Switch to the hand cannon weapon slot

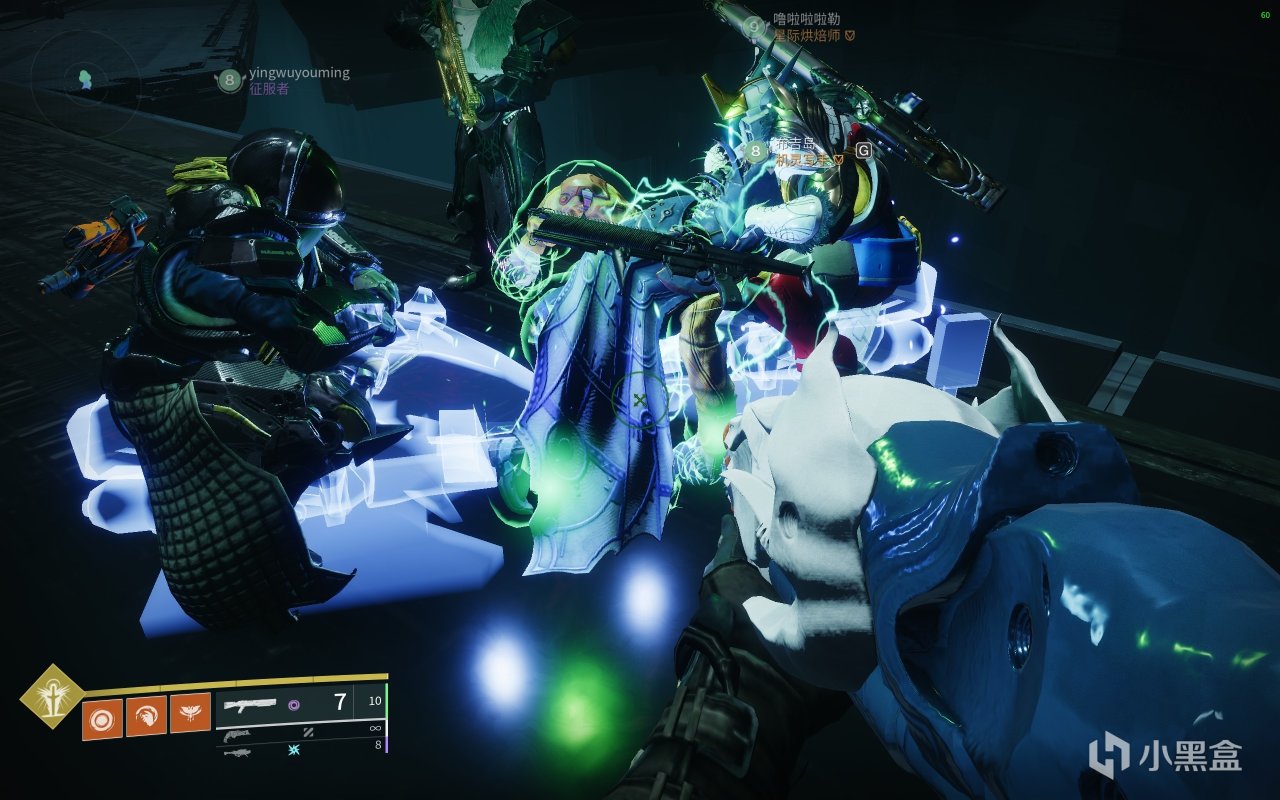(236, 736)
